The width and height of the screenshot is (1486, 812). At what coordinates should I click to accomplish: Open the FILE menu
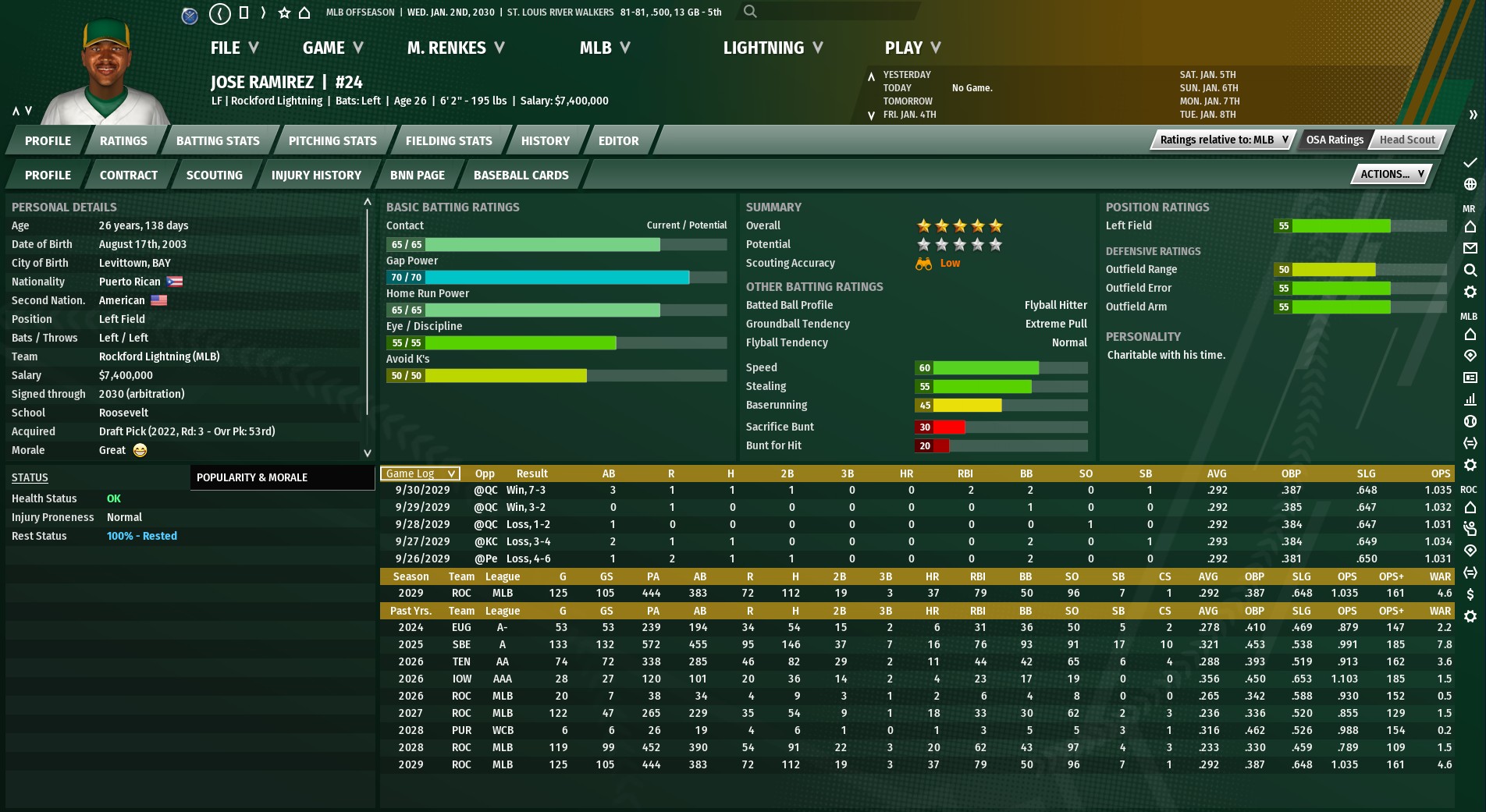pos(234,48)
